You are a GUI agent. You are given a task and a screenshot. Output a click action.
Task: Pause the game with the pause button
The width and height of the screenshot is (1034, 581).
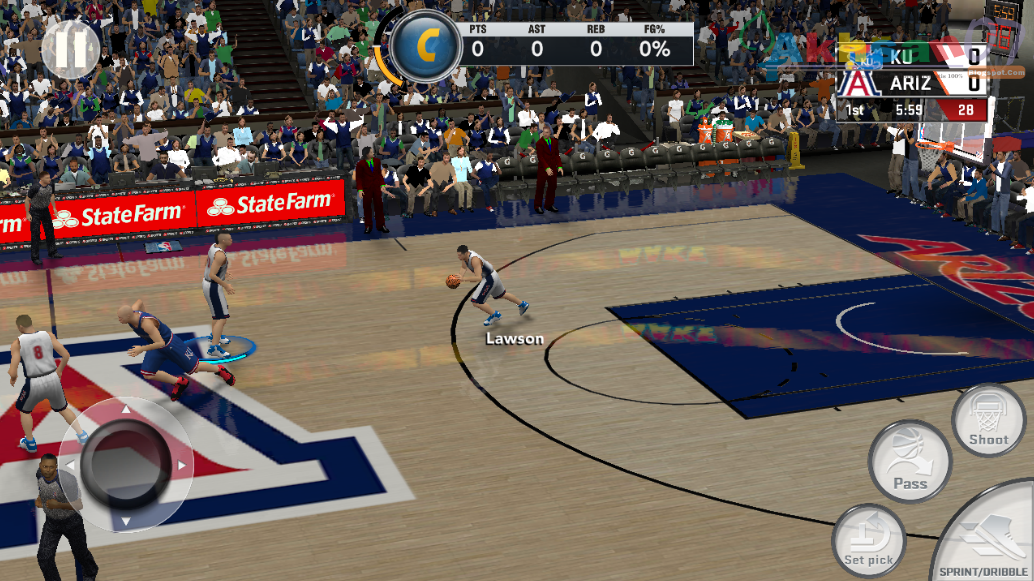point(71,49)
